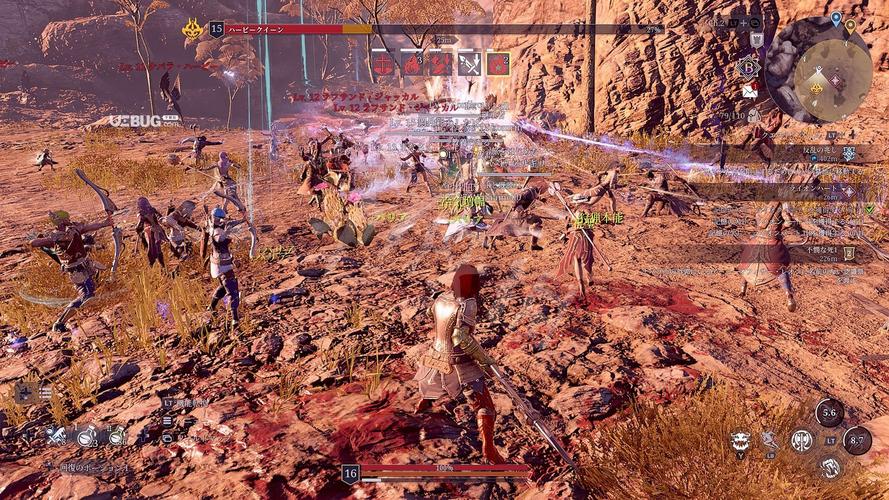Activate the double axe skill icon
889x500 pixels.
tap(801, 440)
